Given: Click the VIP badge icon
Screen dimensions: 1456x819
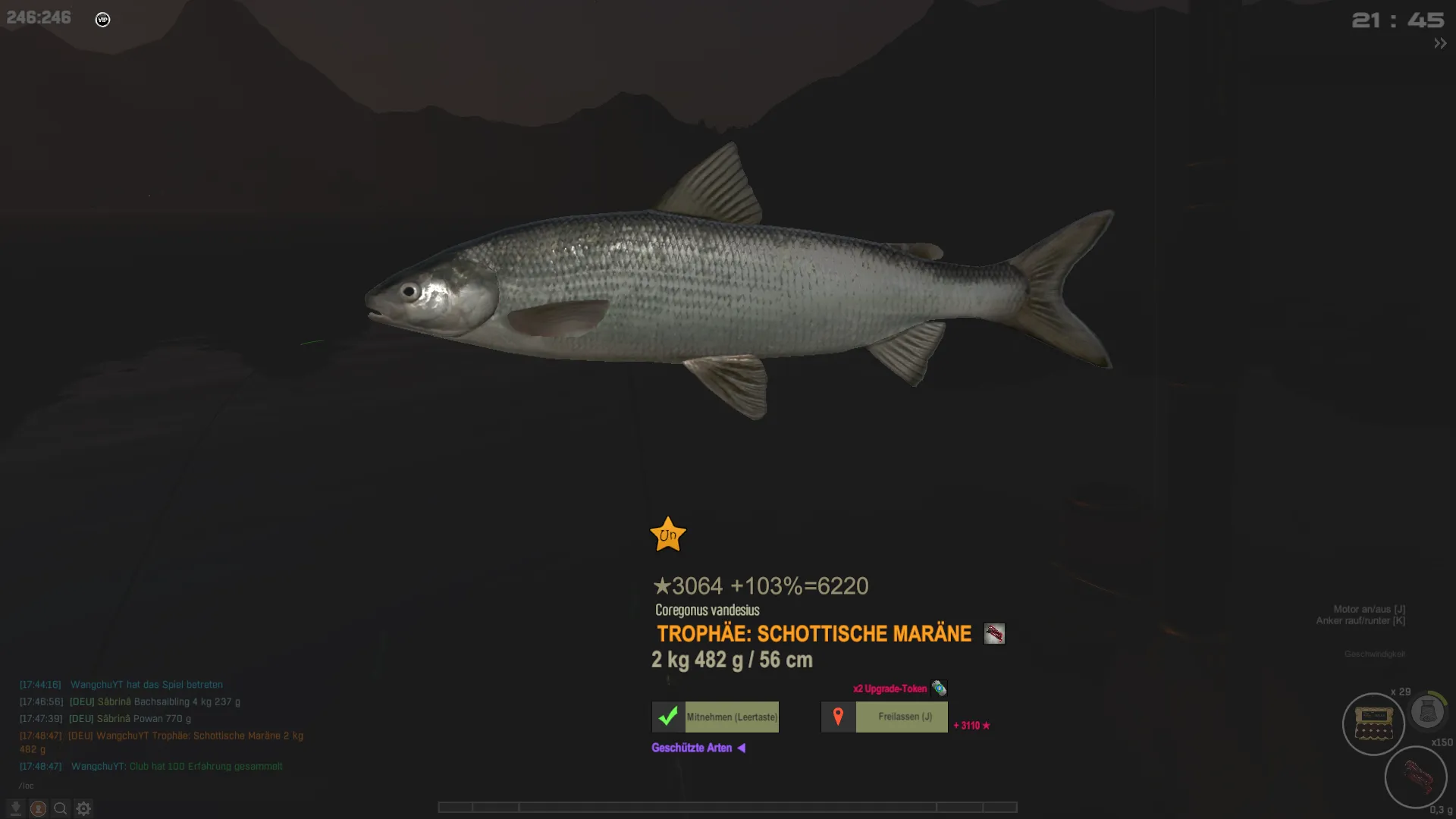Looking at the screenshot, I should 103,20.
